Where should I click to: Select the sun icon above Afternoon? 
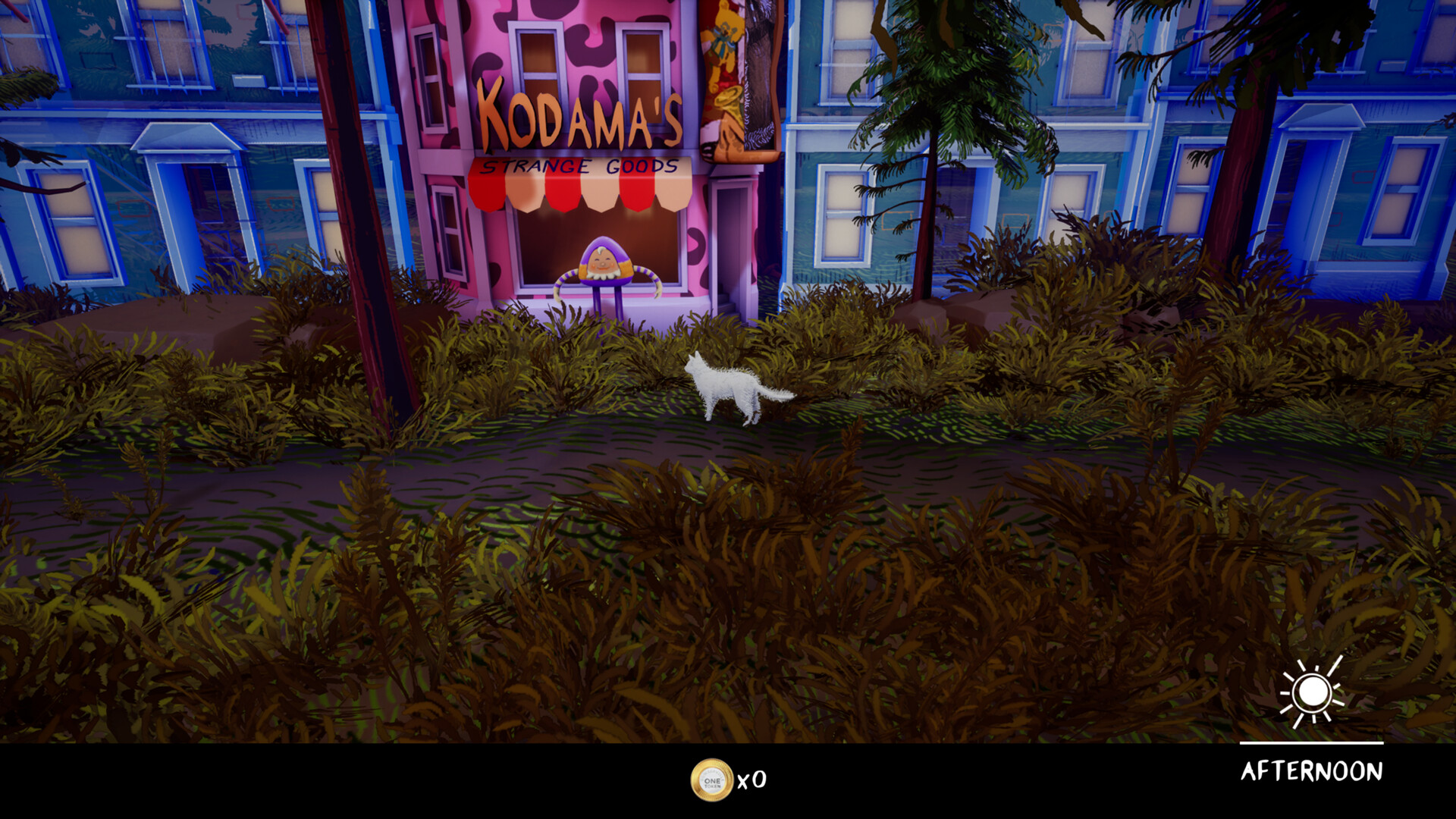click(x=1314, y=693)
